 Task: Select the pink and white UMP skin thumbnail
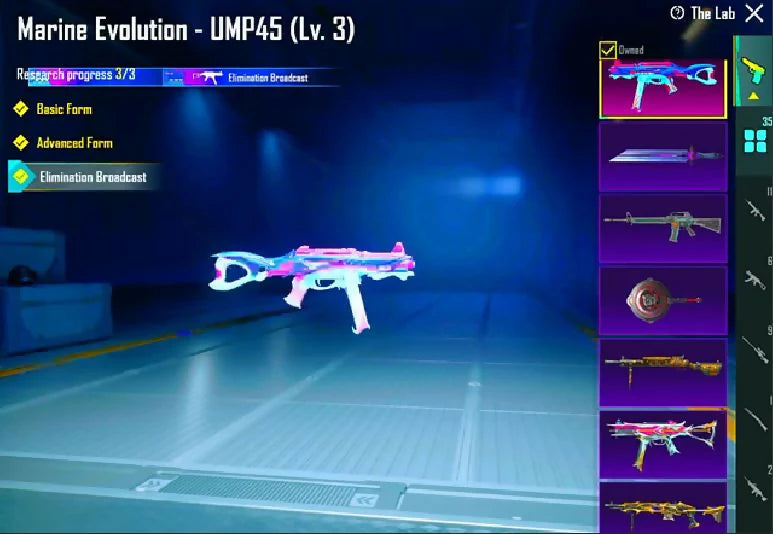point(663,444)
